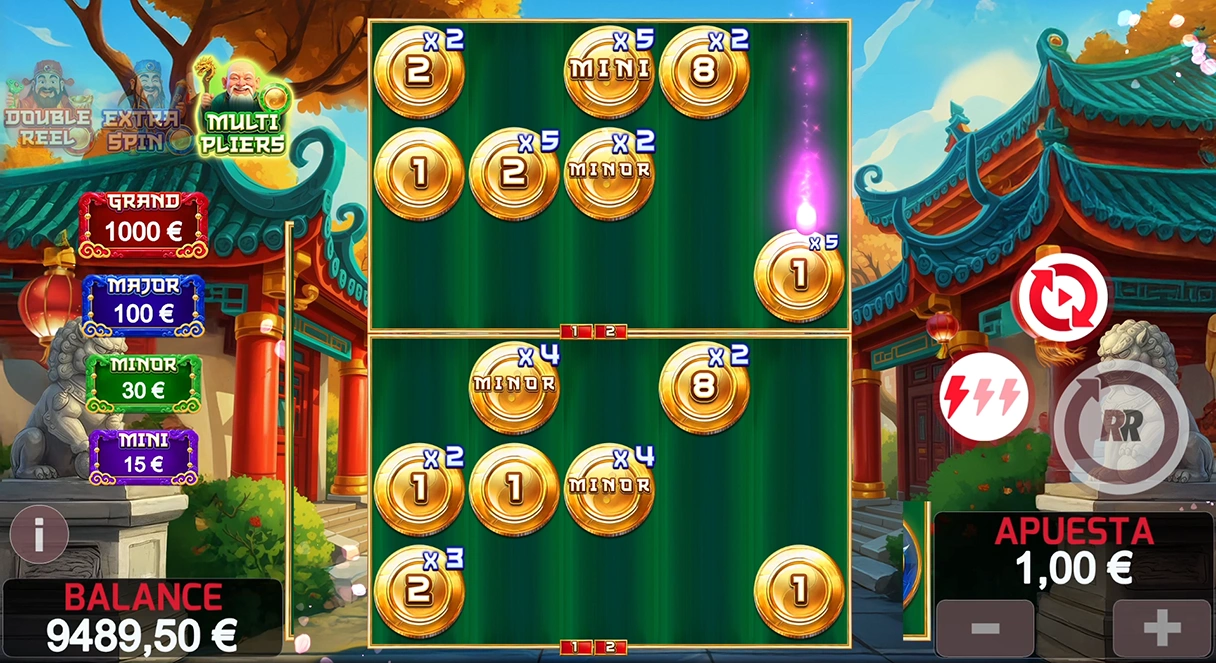Open the info button
This screenshot has width=1216, height=663.
click(x=38, y=534)
